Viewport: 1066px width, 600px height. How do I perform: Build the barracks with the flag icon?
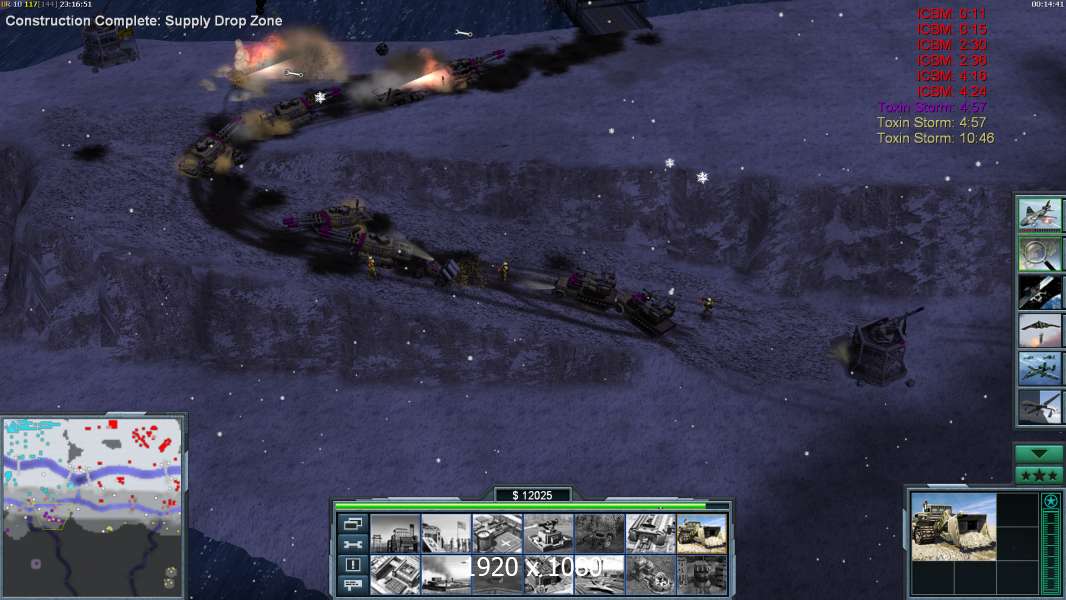(x=446, y=533)
